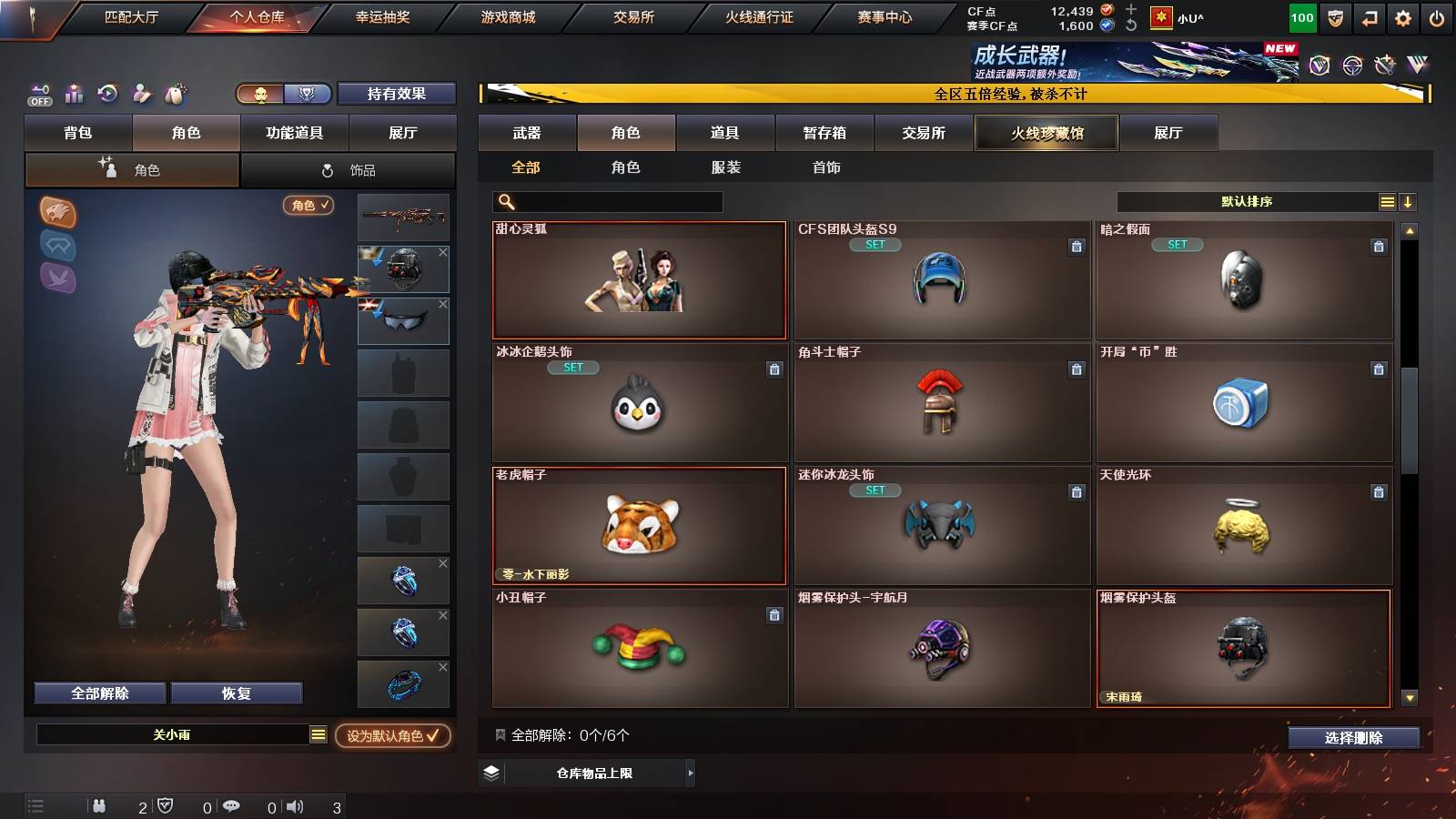
Task: Open the 默认排序 sorting dropdown
Action: click(1247, 201)
